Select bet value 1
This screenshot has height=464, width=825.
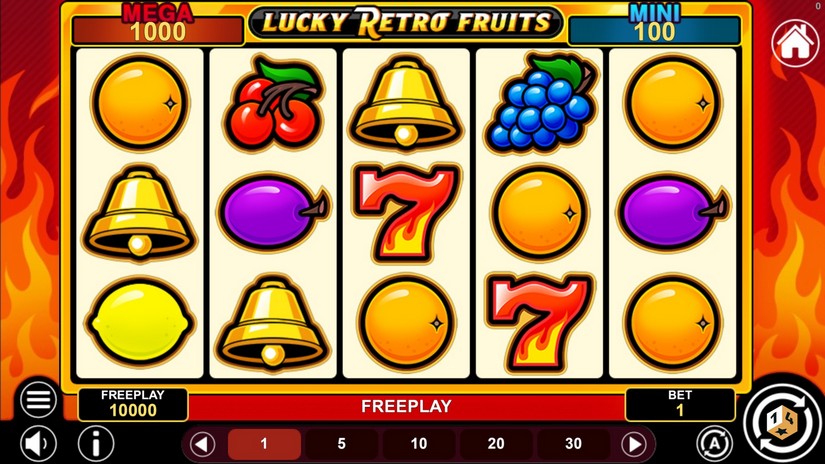(264, 444)
